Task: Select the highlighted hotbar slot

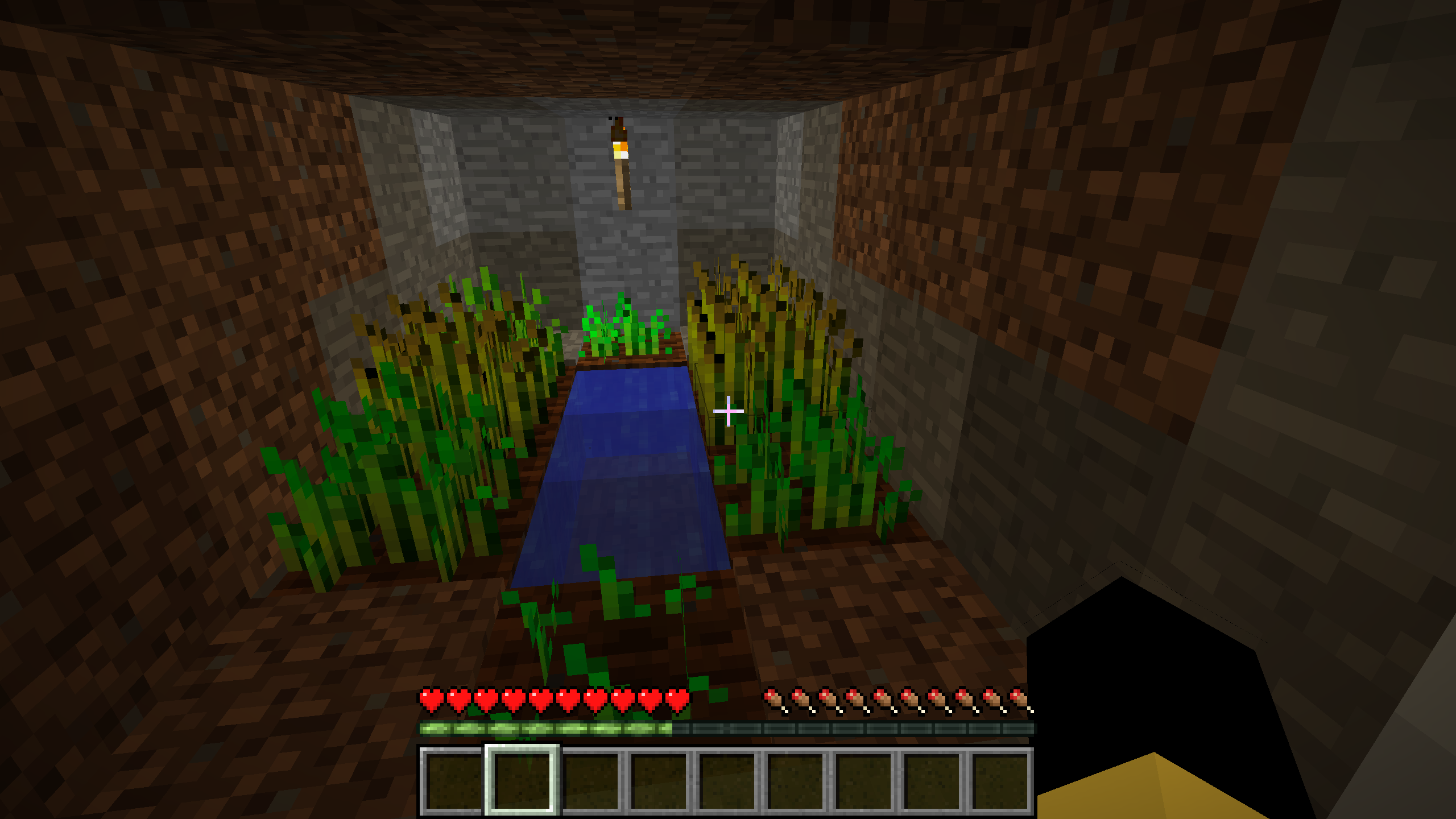Action: click(522, 780)
